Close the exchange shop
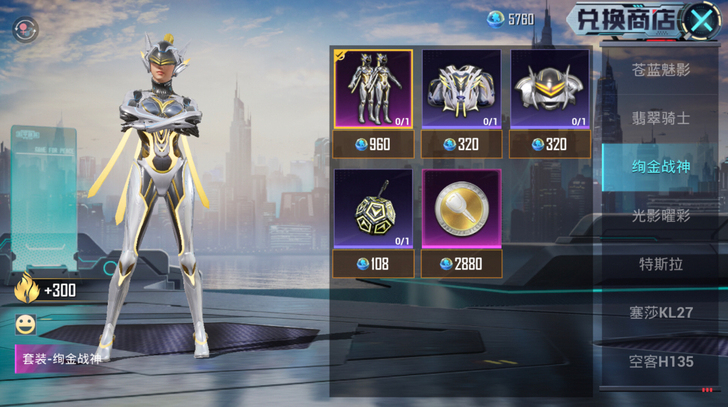Screen dimensions: 728x407 [x=703, y=21]
